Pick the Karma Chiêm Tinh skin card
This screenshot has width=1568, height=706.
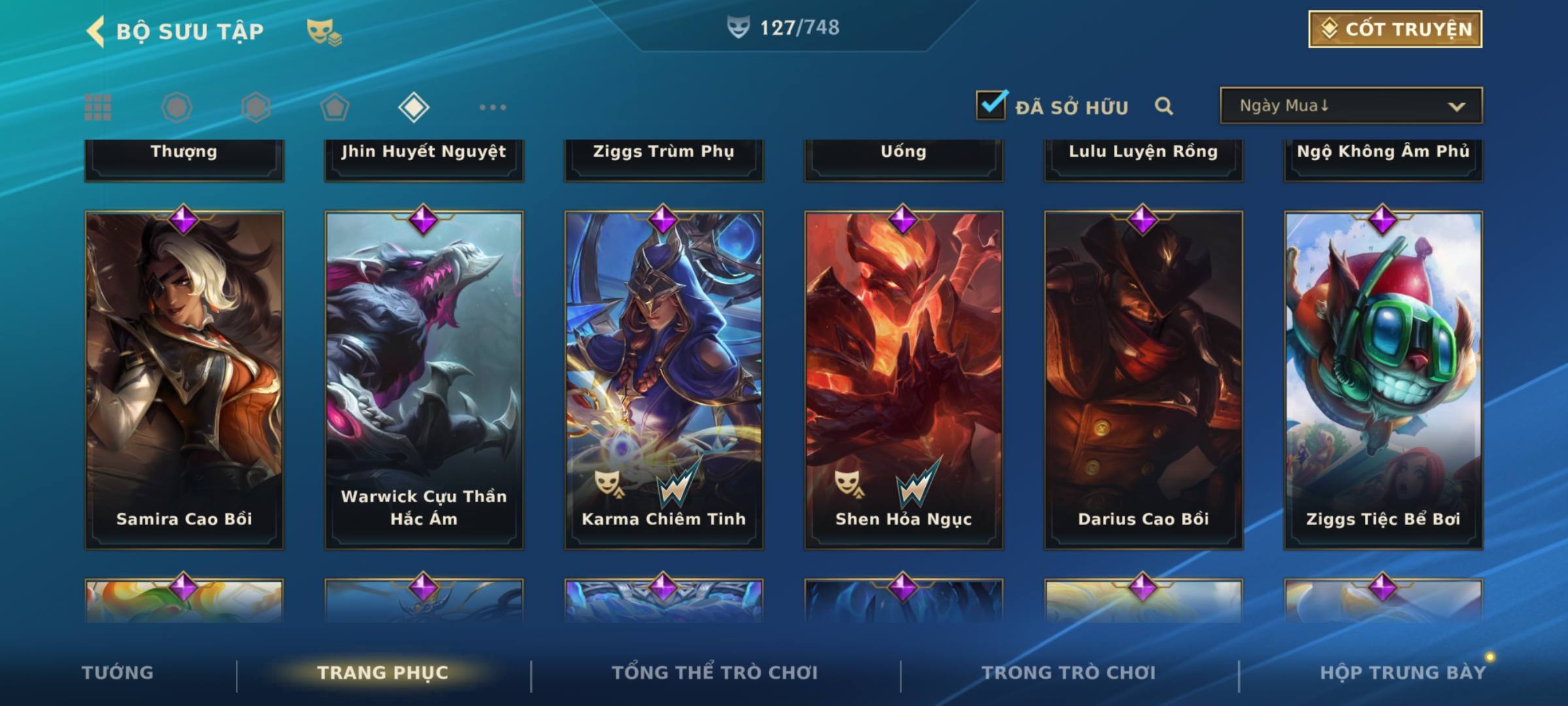(x=664, y=379)
